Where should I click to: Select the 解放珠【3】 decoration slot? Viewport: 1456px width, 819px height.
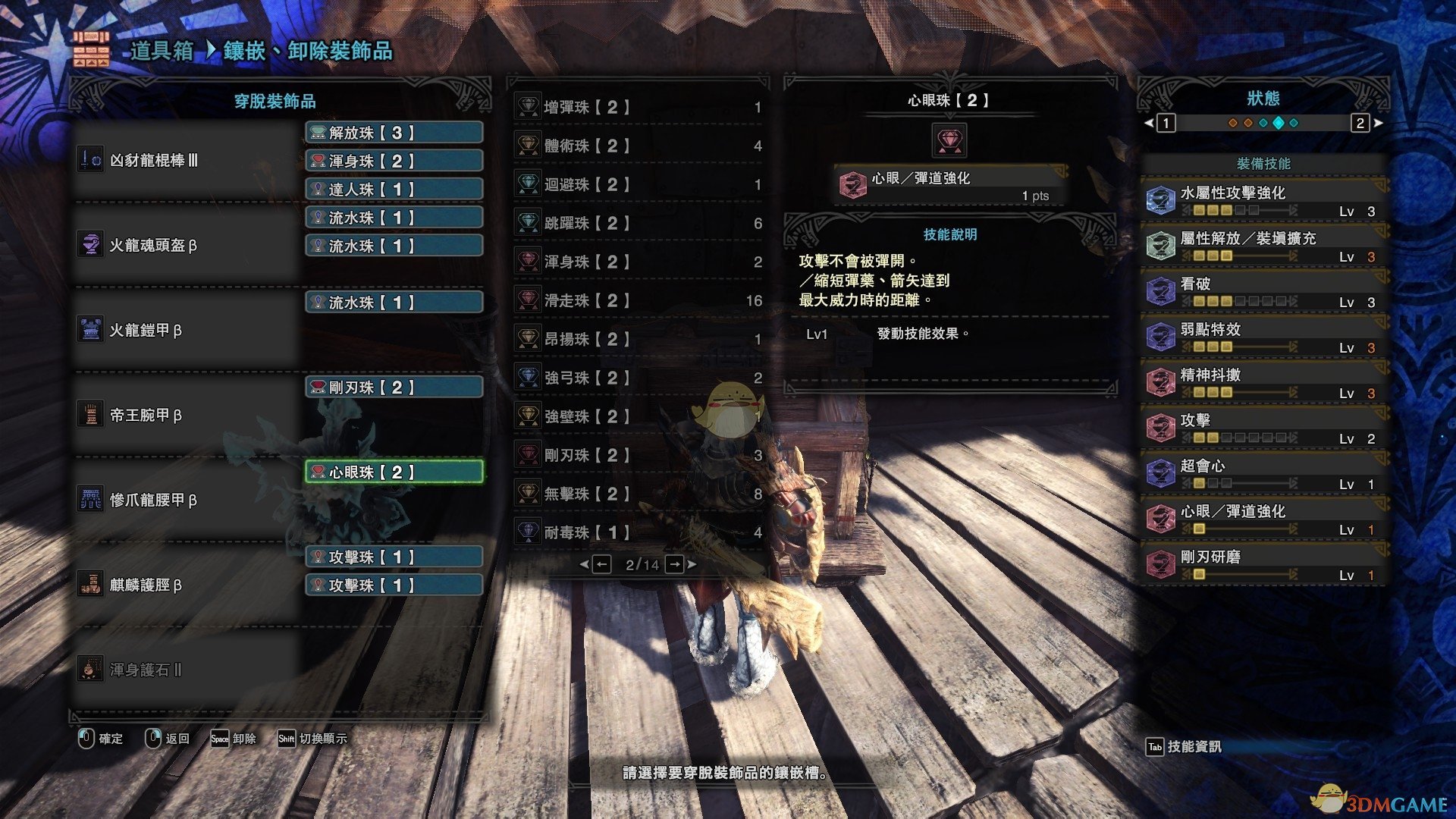[394, 133]
